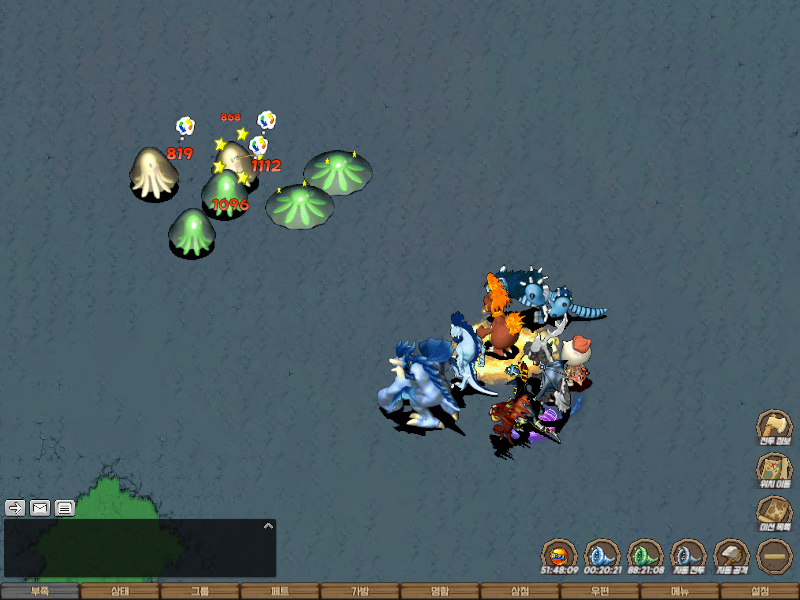Open the 상점 (shop) menu
The width and height of the screenshot is (800, 600).
pyautogui.click(x=520, y=591)
